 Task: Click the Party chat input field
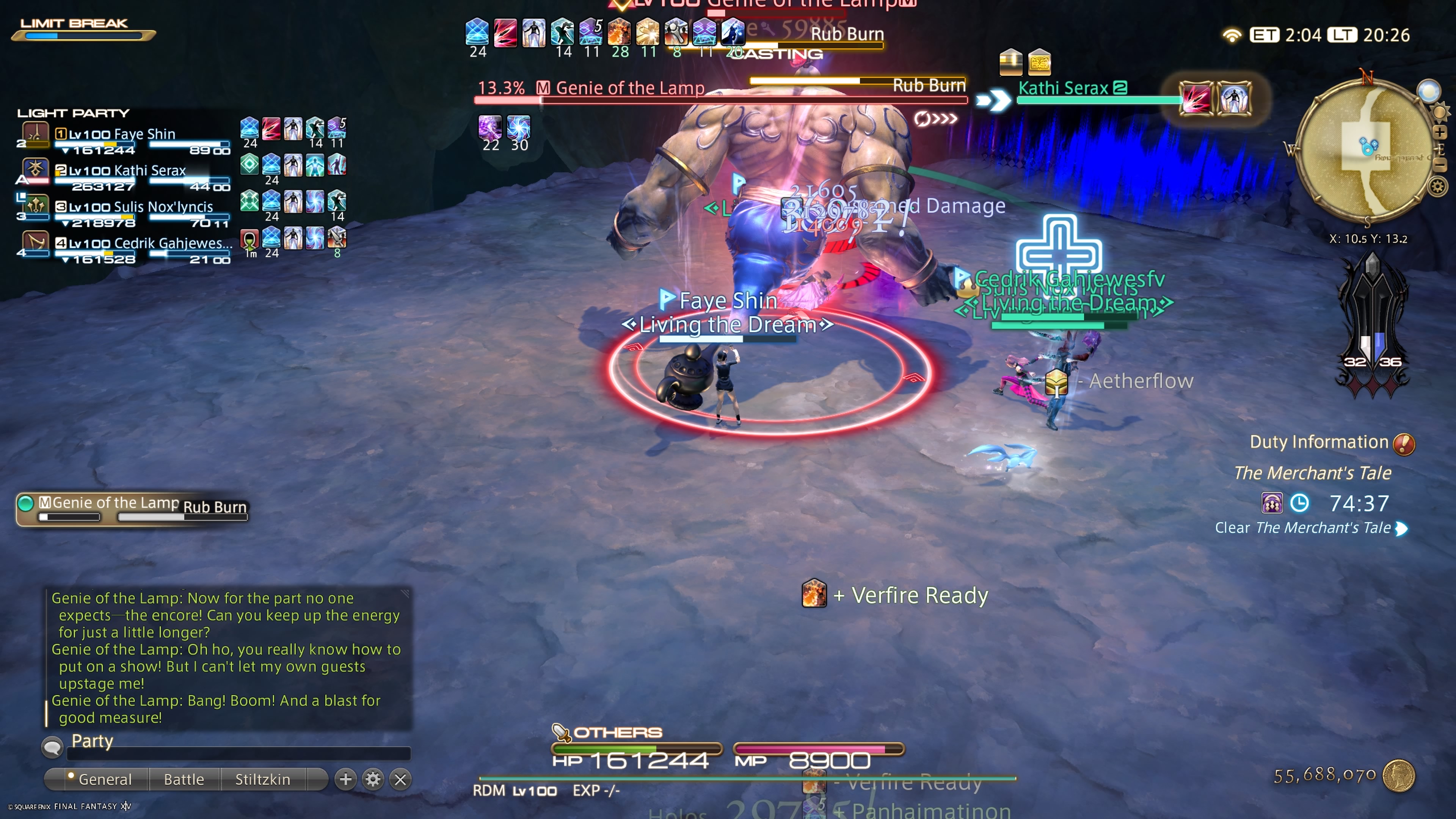pyautogui.click(x=237, y=752)
